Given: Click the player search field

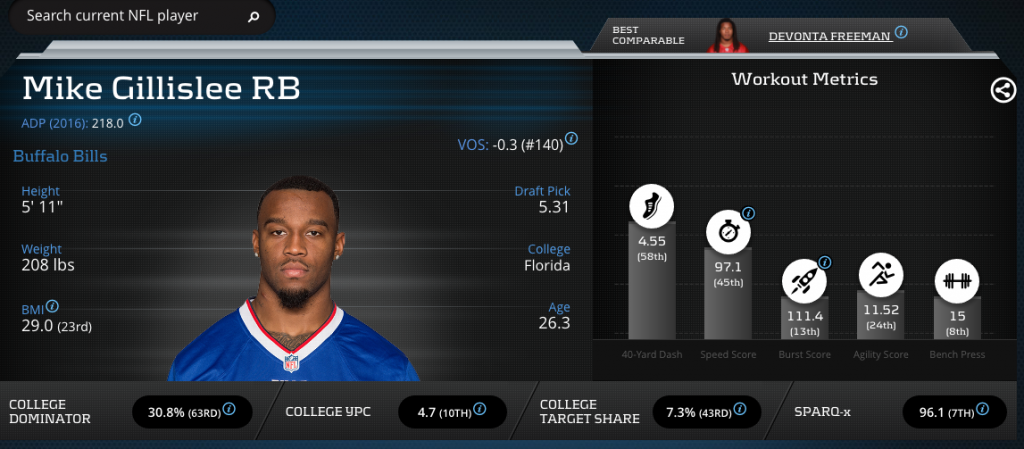Looking at the screenshot, I should click(x=130, y=16).
